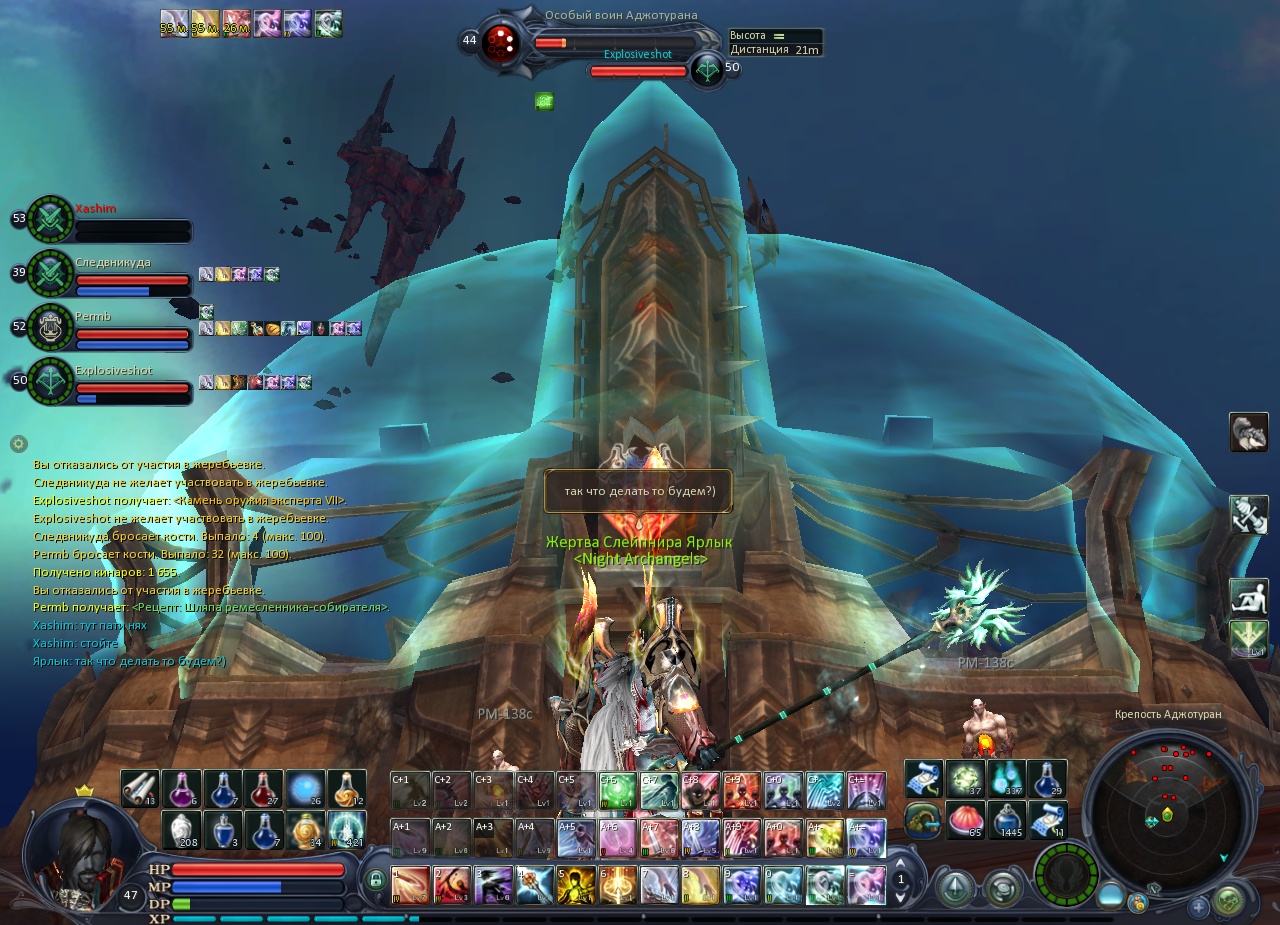Screen dimensions: 1280x925
Task: Use the blue orb item with 26 charges
Action: (305, 789)
